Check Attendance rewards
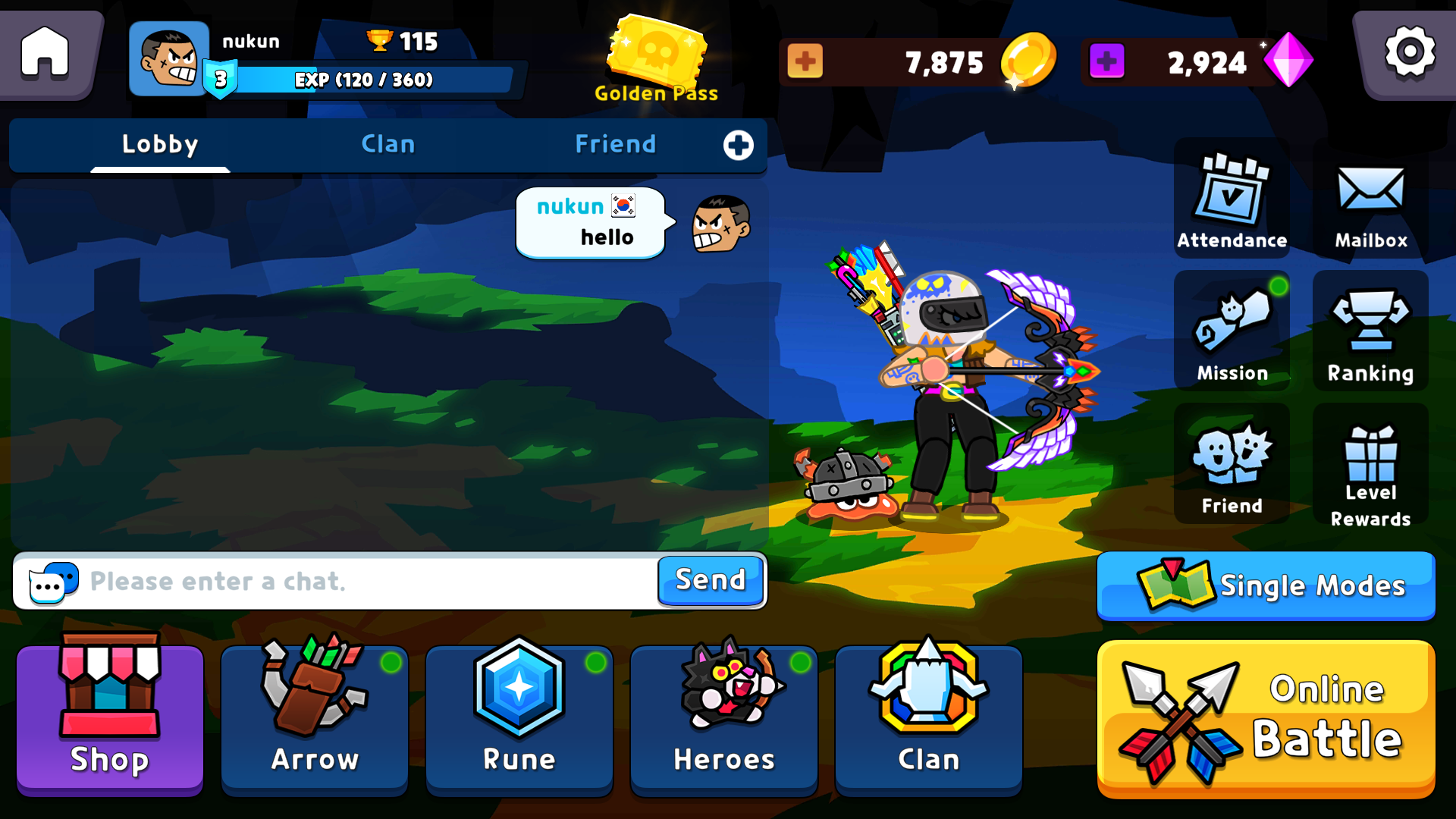 1232,199
